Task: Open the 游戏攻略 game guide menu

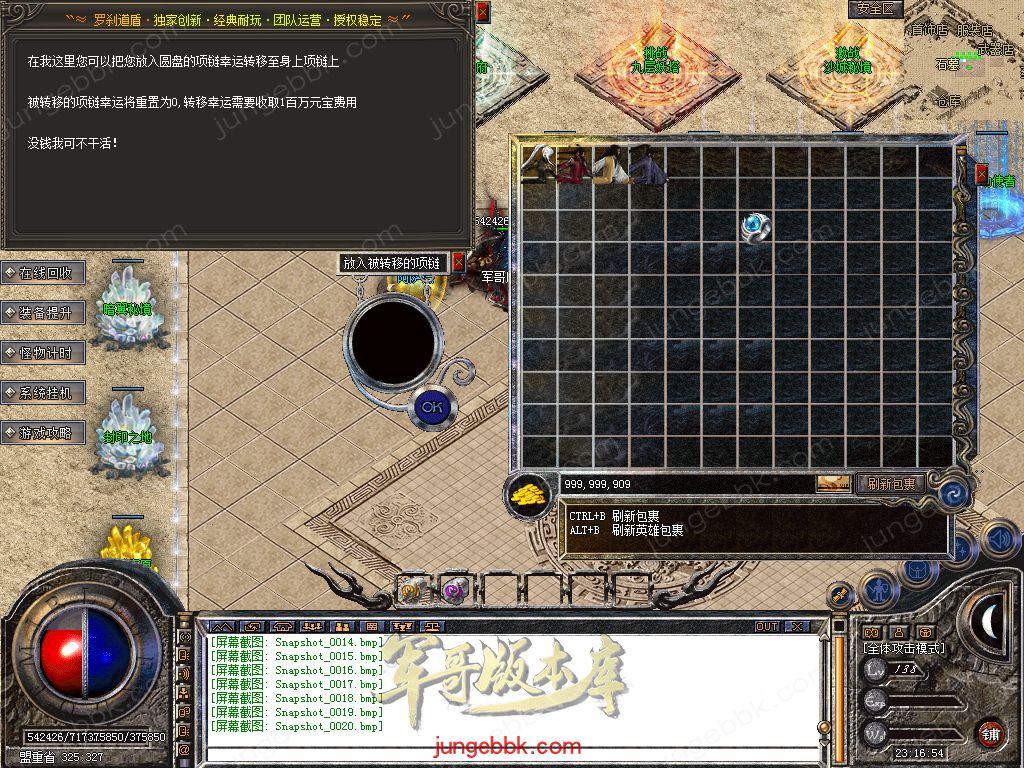Action: (x=44, y=433)
